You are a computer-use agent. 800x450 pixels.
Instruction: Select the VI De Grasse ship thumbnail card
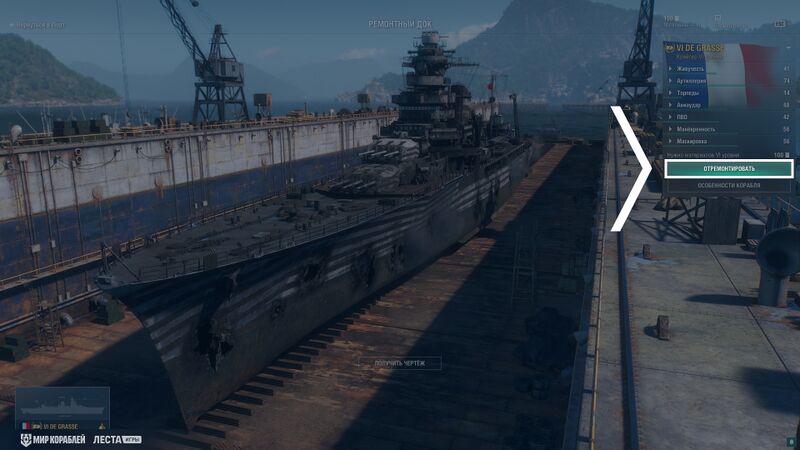point(62,409)
